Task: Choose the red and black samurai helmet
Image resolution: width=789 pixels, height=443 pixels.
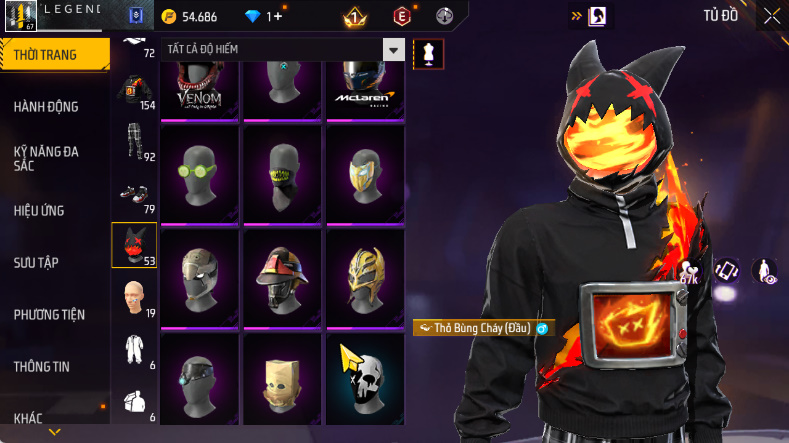Action: [282, 274]
